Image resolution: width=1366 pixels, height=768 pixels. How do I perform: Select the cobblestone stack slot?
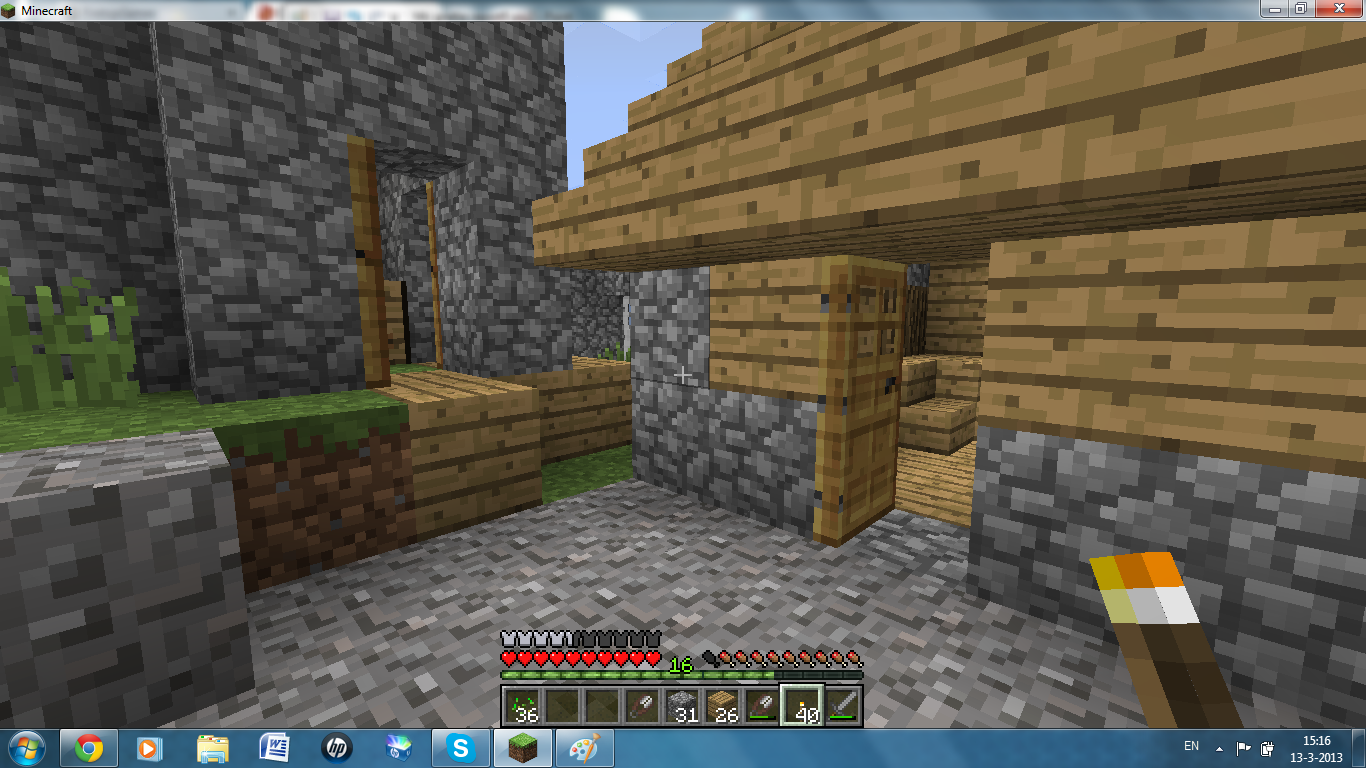click(x=682, y=706)
